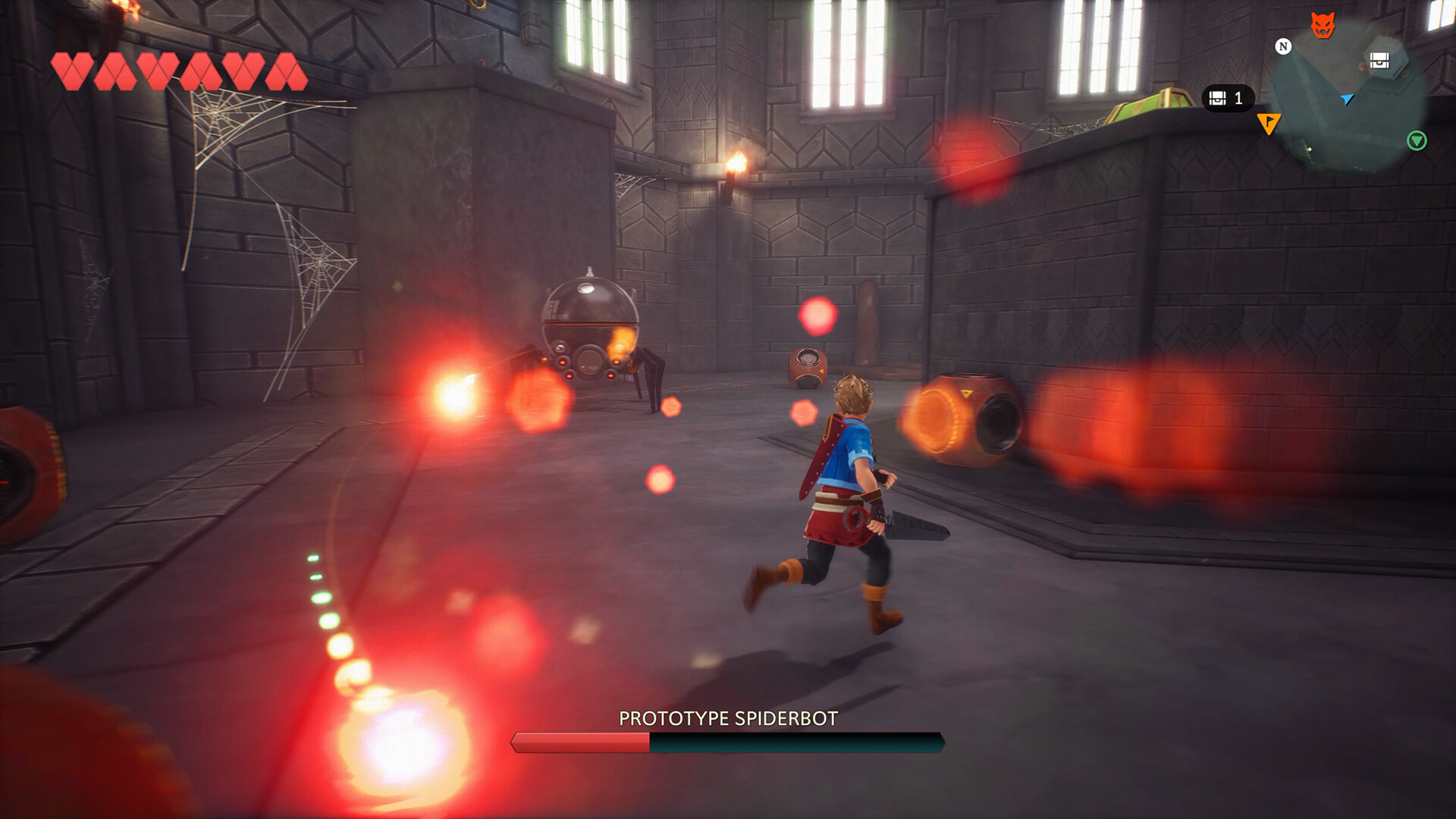Click the red enemy skull icon on the minimap

tap(1323, 25)
